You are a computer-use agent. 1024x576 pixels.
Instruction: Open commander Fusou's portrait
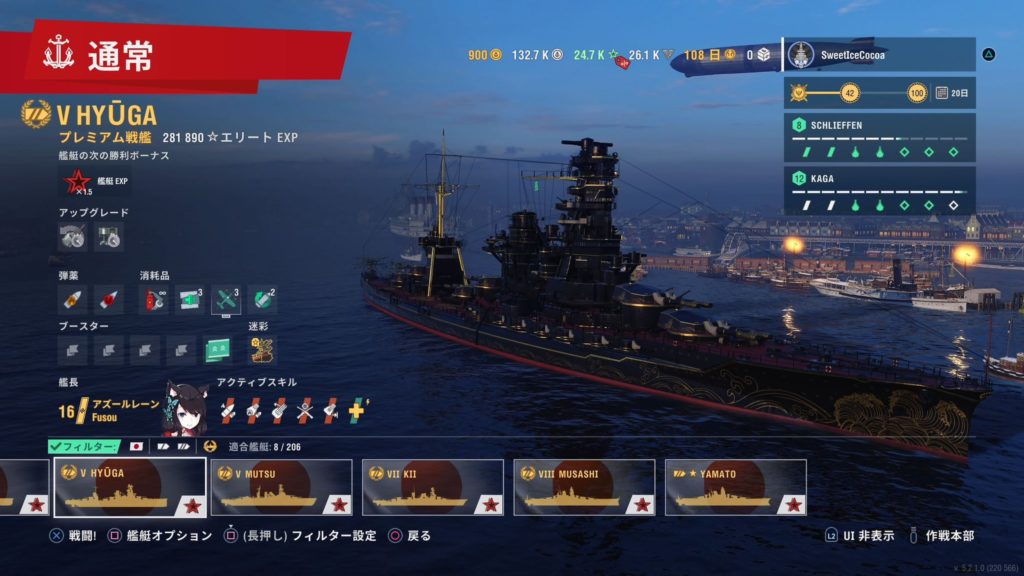[x=185, y=405]
